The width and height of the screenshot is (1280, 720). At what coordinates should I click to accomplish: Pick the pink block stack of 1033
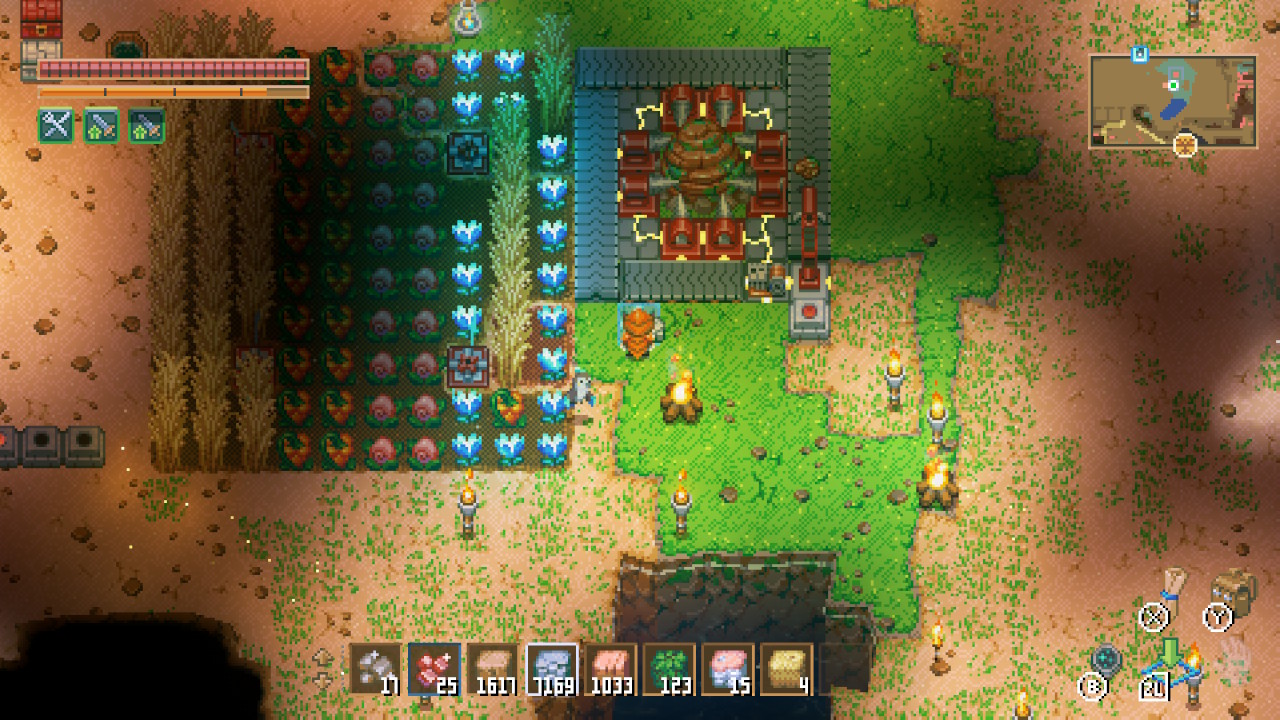coord(611,669)
